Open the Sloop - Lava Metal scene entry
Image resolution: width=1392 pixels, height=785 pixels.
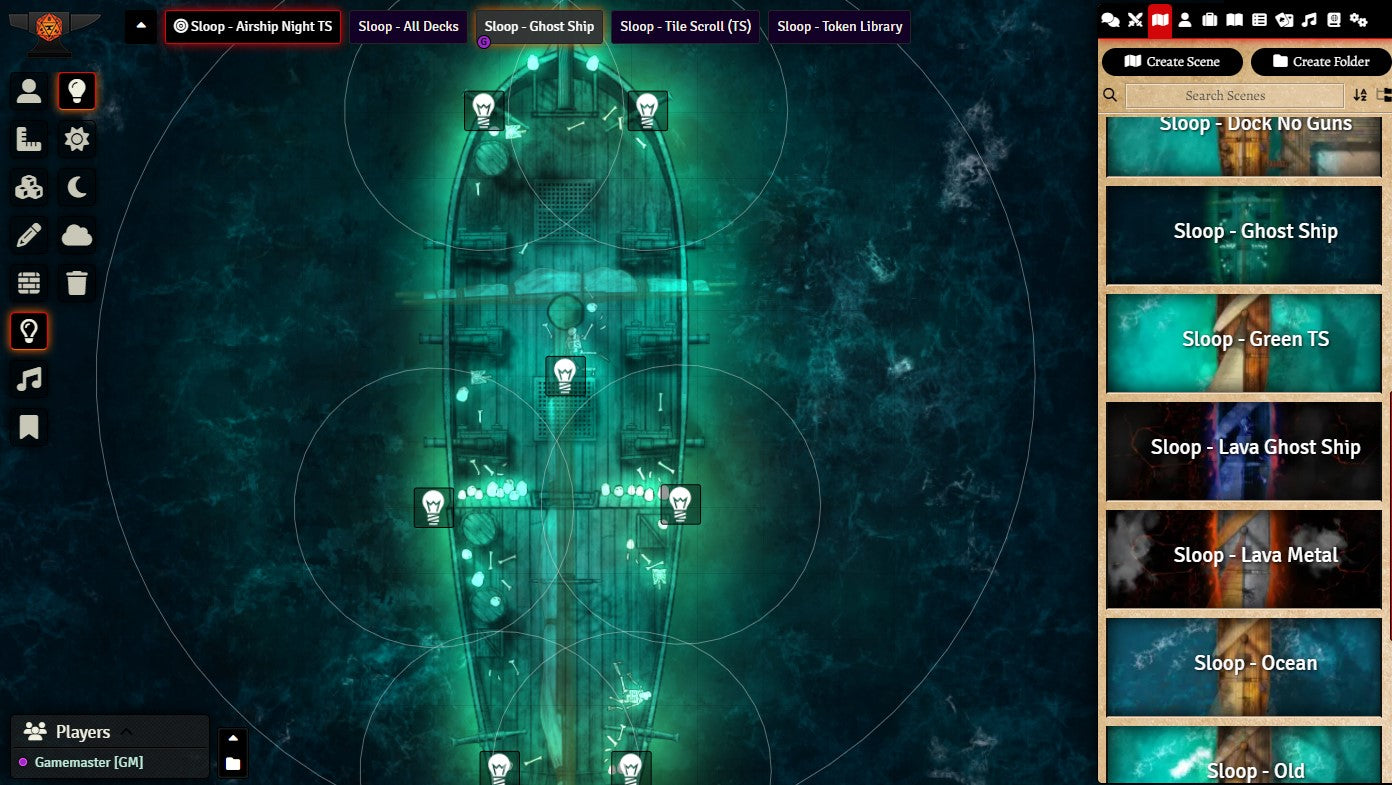(x=1255, y=555)
